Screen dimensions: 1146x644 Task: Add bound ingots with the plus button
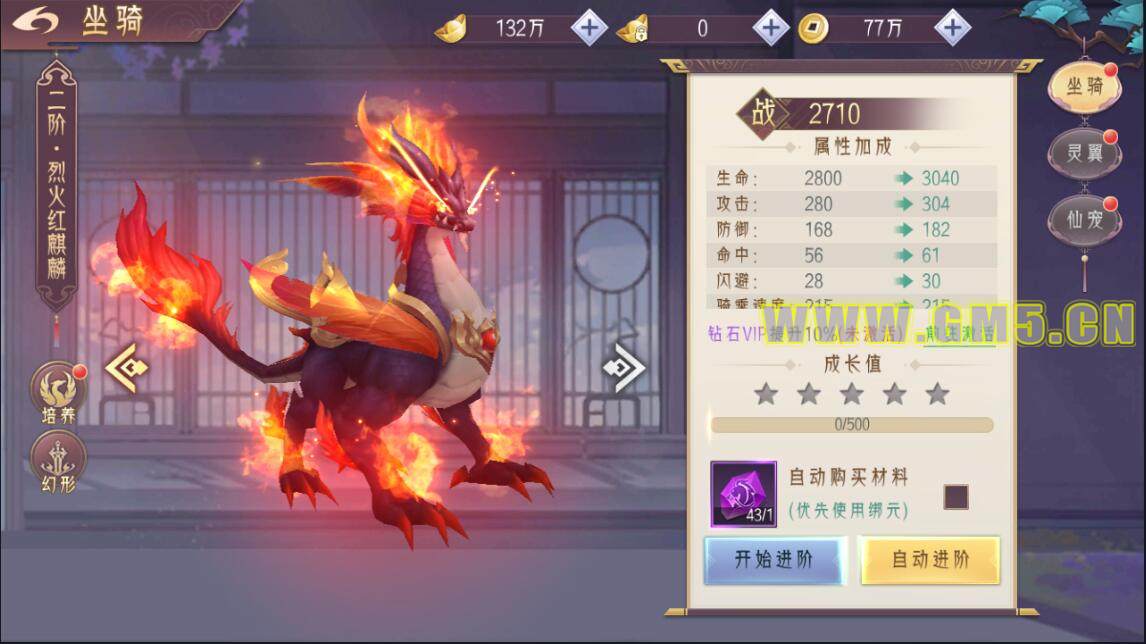pyautogui.click(x=770, y=28)
